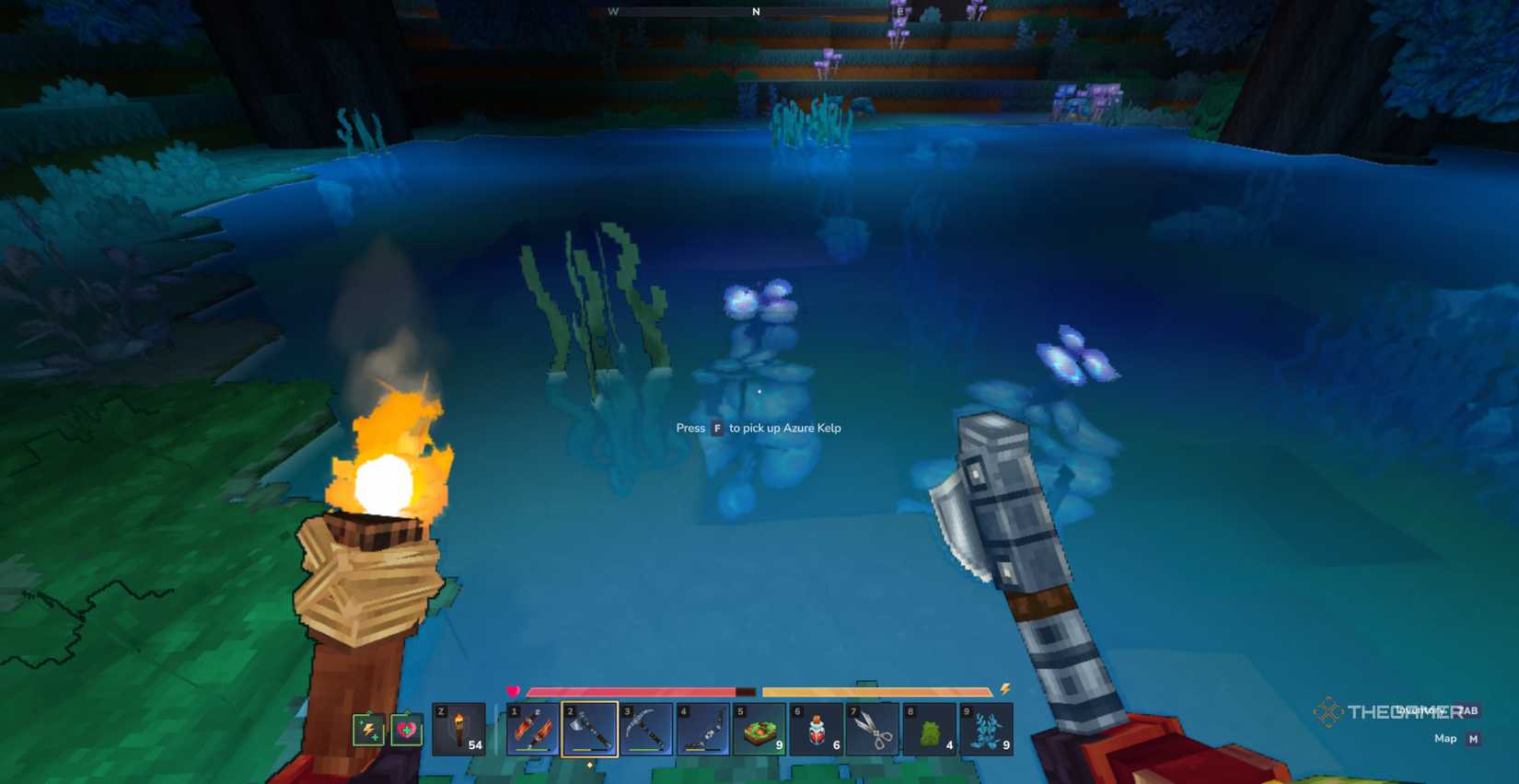Click the north marker on the compass strip

(x=756, y=12)
